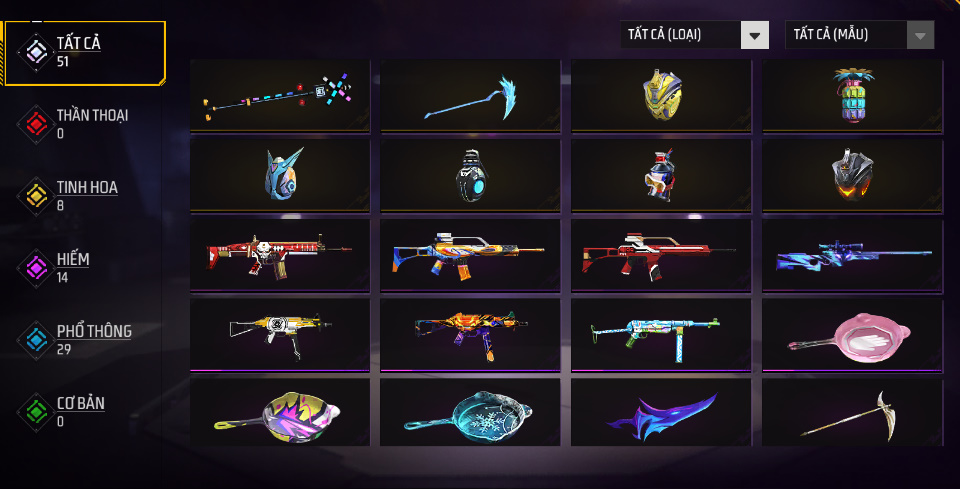Choose the black lava armor backpack
960x489 pixels.
(852, 174)
